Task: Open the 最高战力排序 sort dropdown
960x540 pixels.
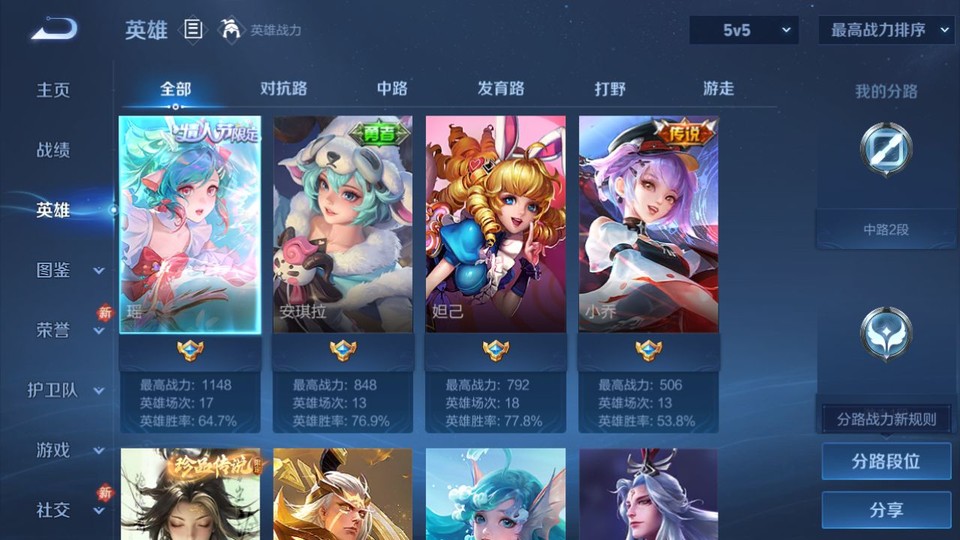Action: 887,31
